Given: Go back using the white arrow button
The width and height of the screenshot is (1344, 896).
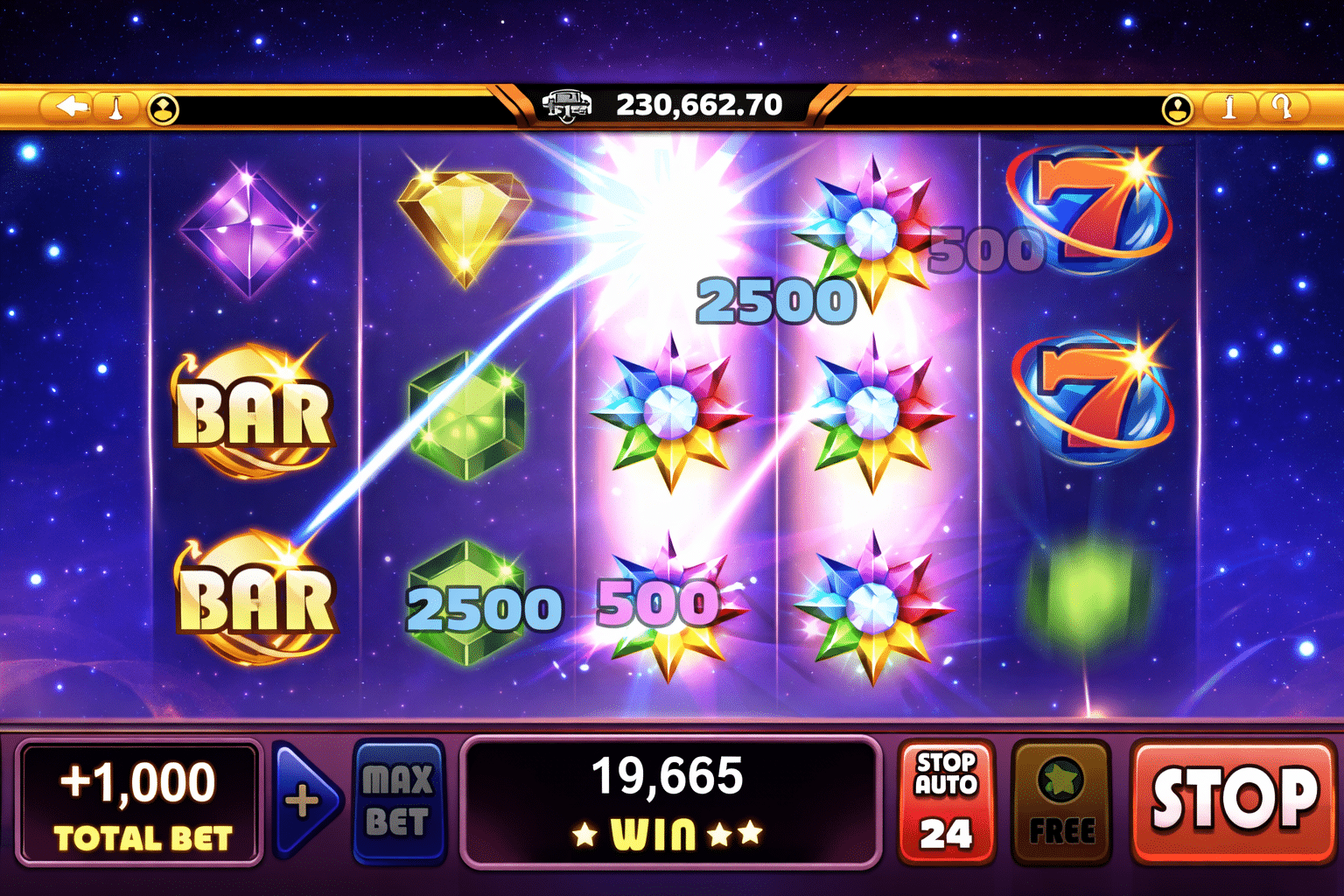Looking at the screenshot, I should pyautogui.click(x=72, y=108).
